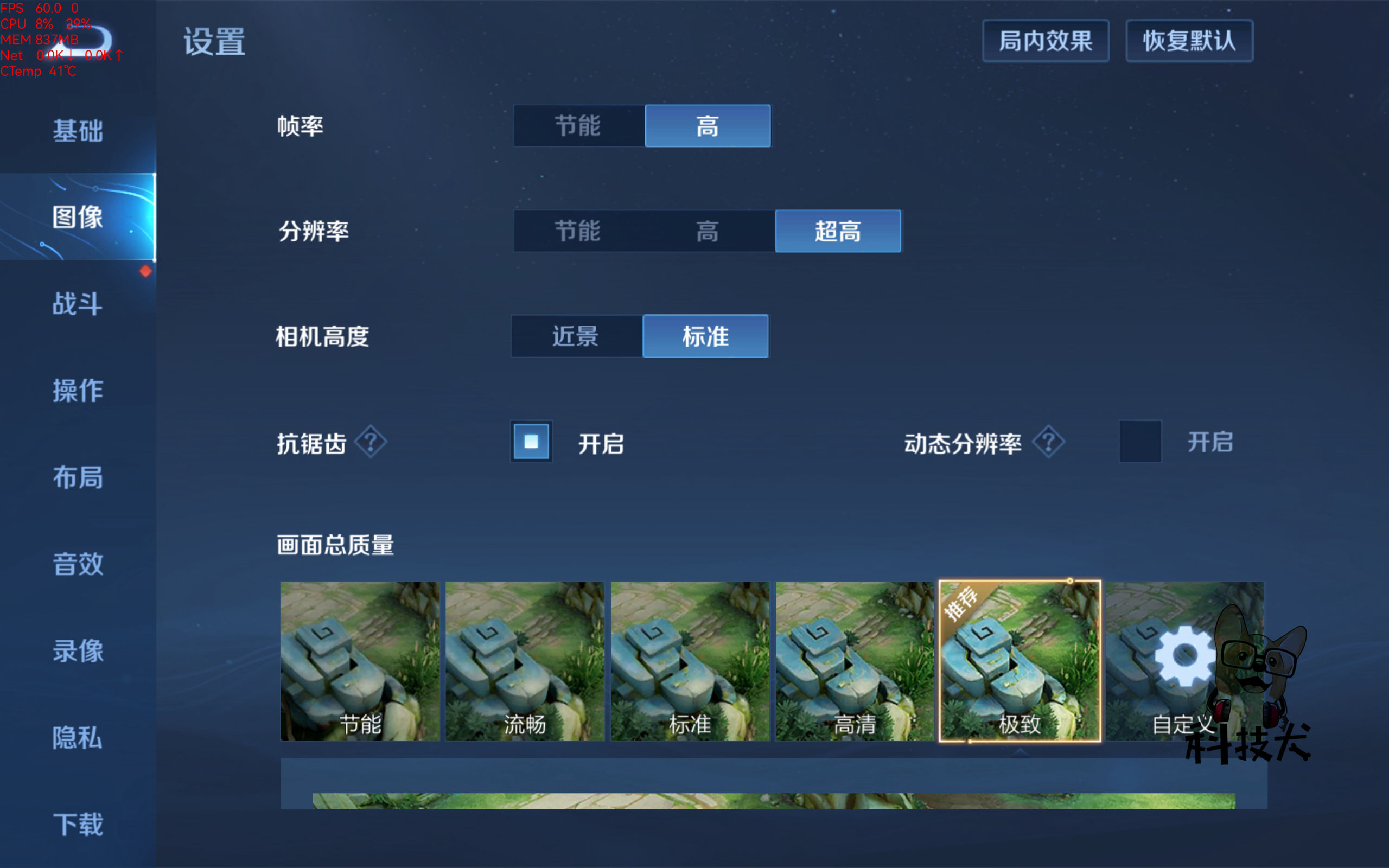Open the 录像 recording settings section
This screenshot has width=1389, height=868.
77,652
